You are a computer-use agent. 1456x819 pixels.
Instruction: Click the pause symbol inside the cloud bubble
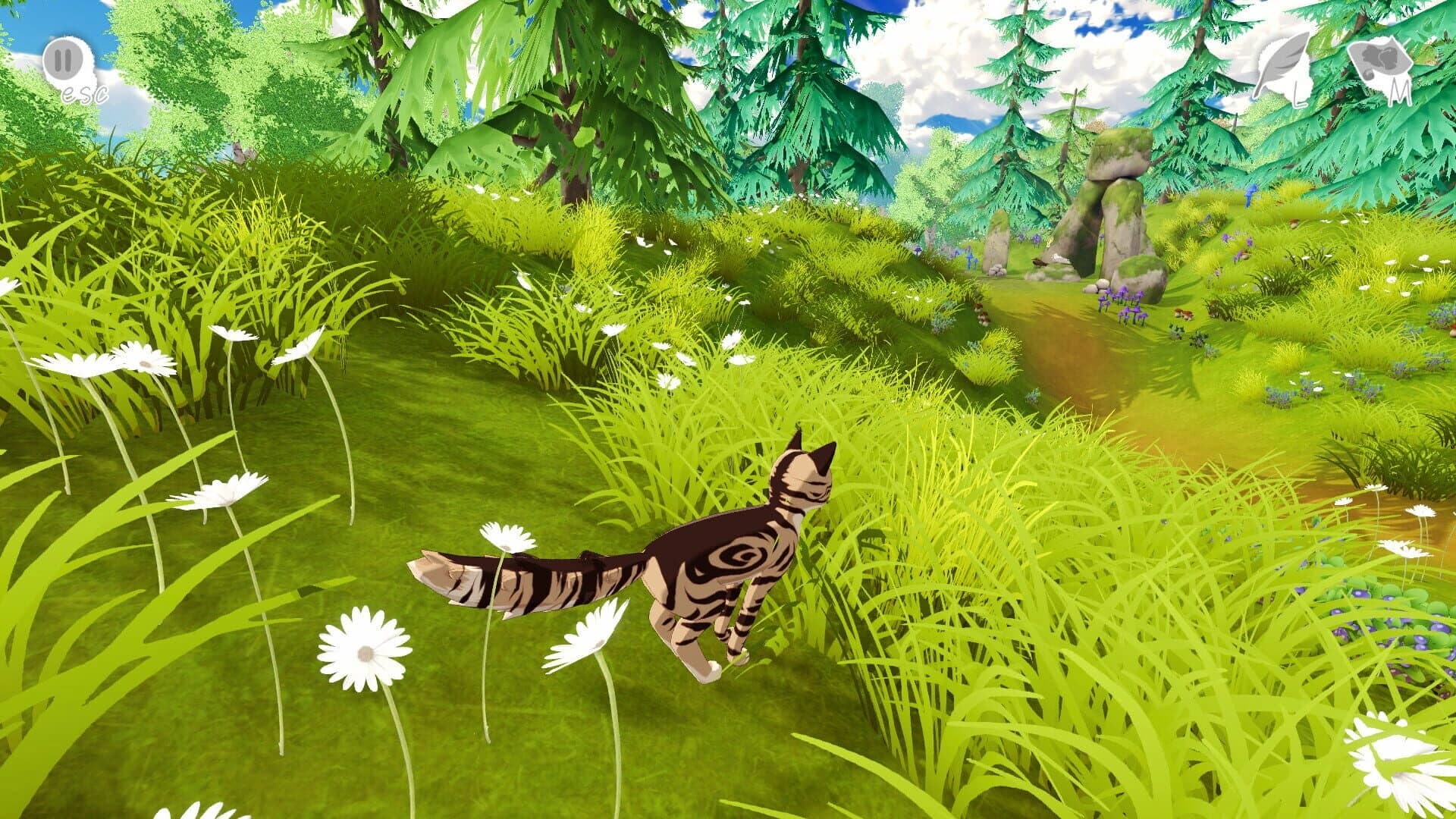click(64, 59)
